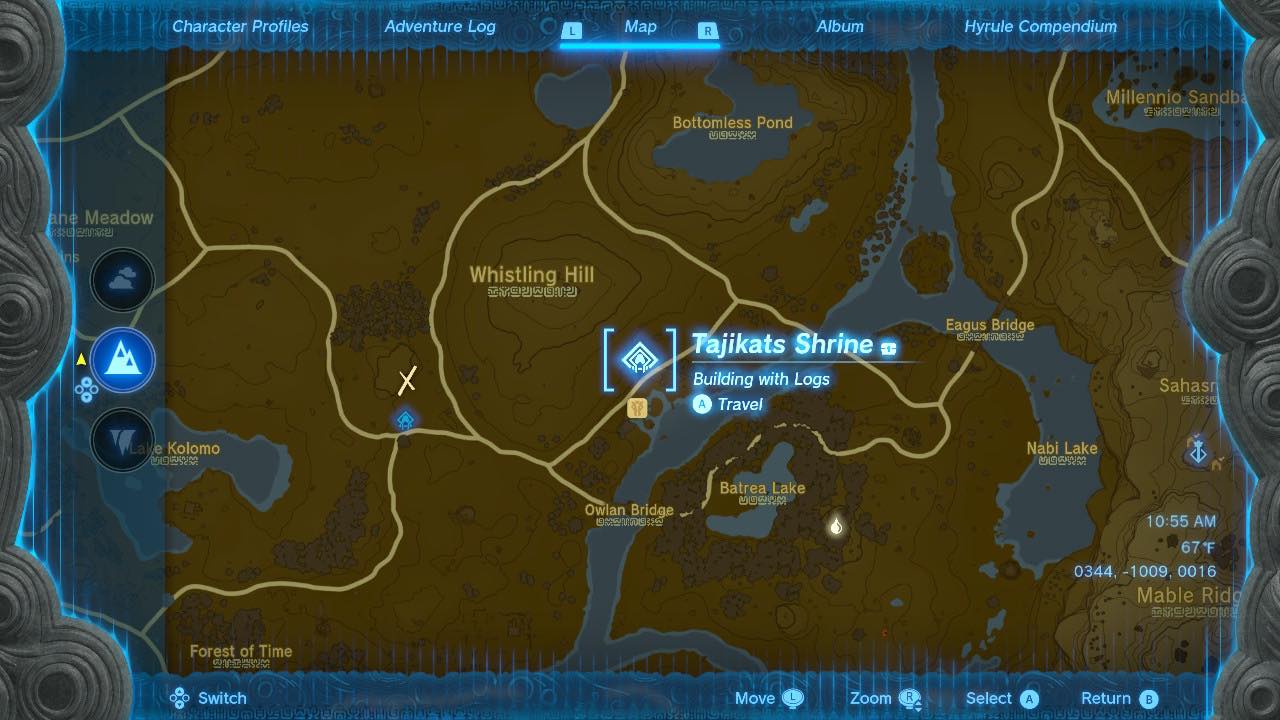This screenshot has height=720, width=1280.
Task: Select the Tajikats Shrine marker
Action: (640, 359)
